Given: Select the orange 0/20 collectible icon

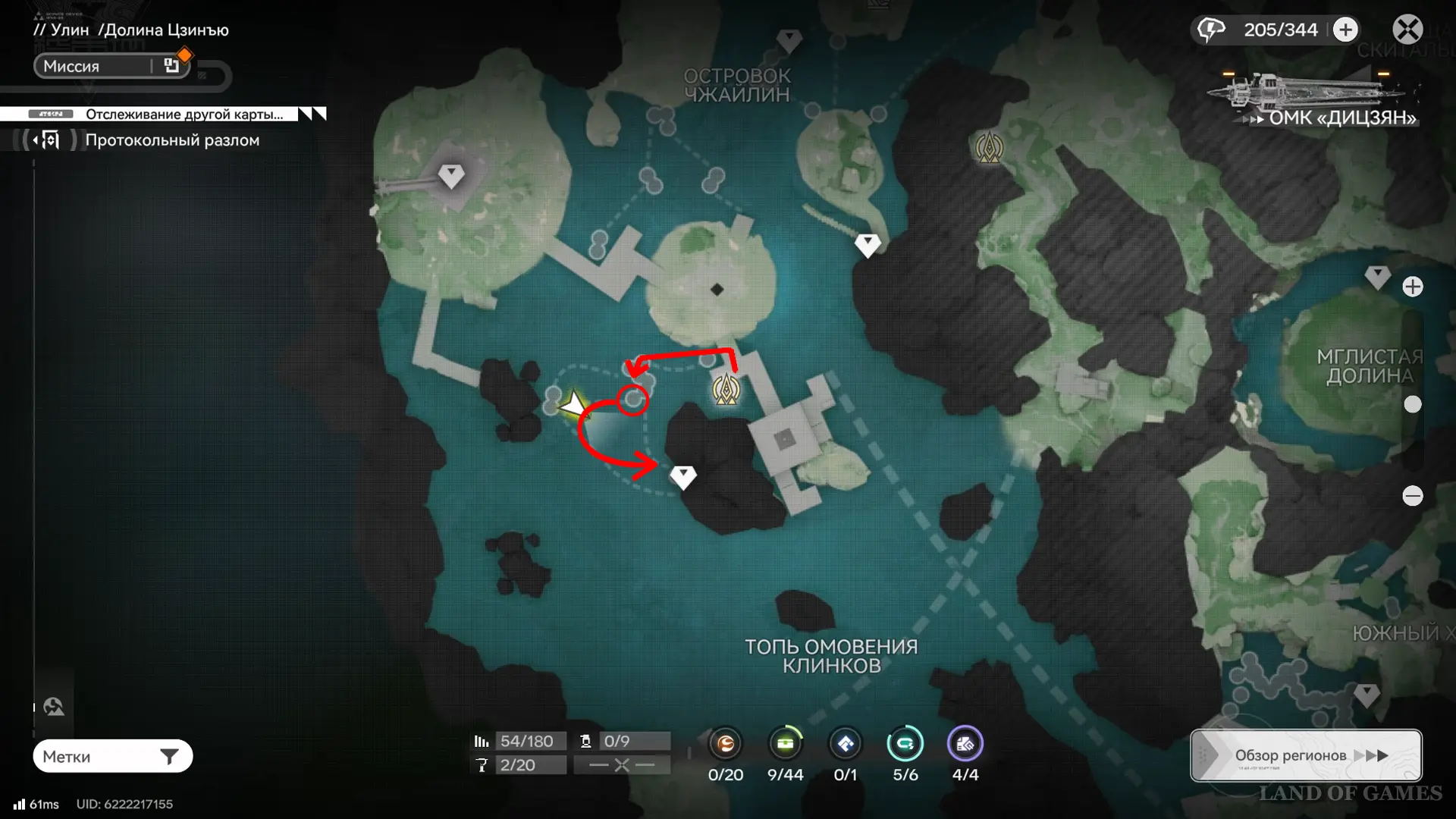Looking at the screenshot, I should coord(726,744).
